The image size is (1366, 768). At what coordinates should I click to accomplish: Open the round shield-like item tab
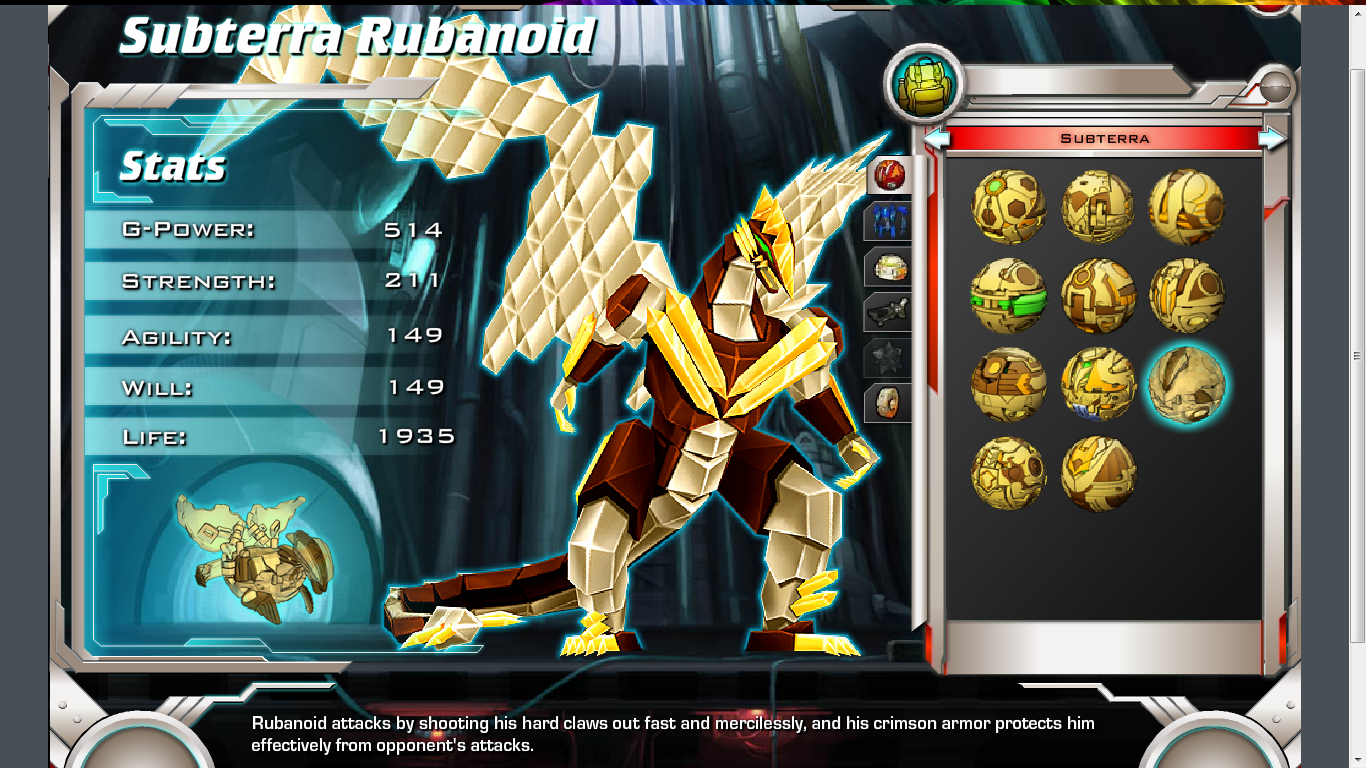(889, 403)
